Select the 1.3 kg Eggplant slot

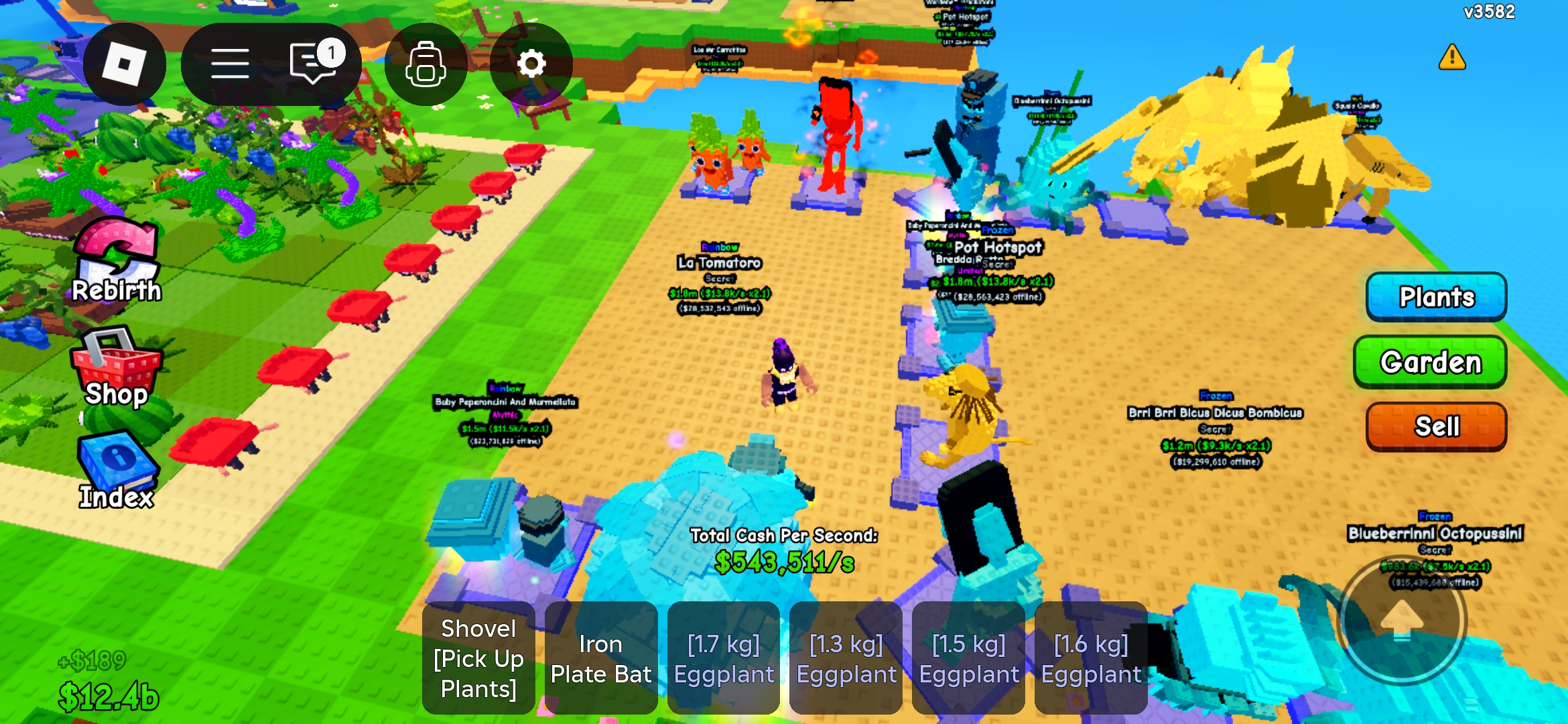(846, 658)
